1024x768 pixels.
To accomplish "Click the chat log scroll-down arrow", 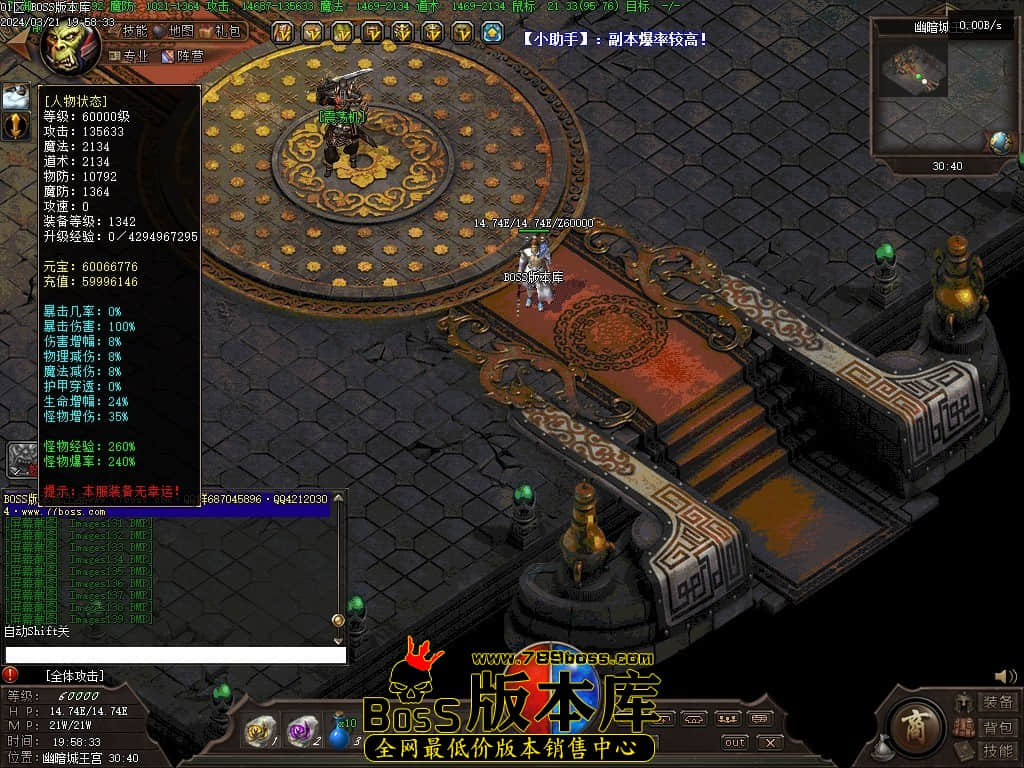I will pos(338,640).
